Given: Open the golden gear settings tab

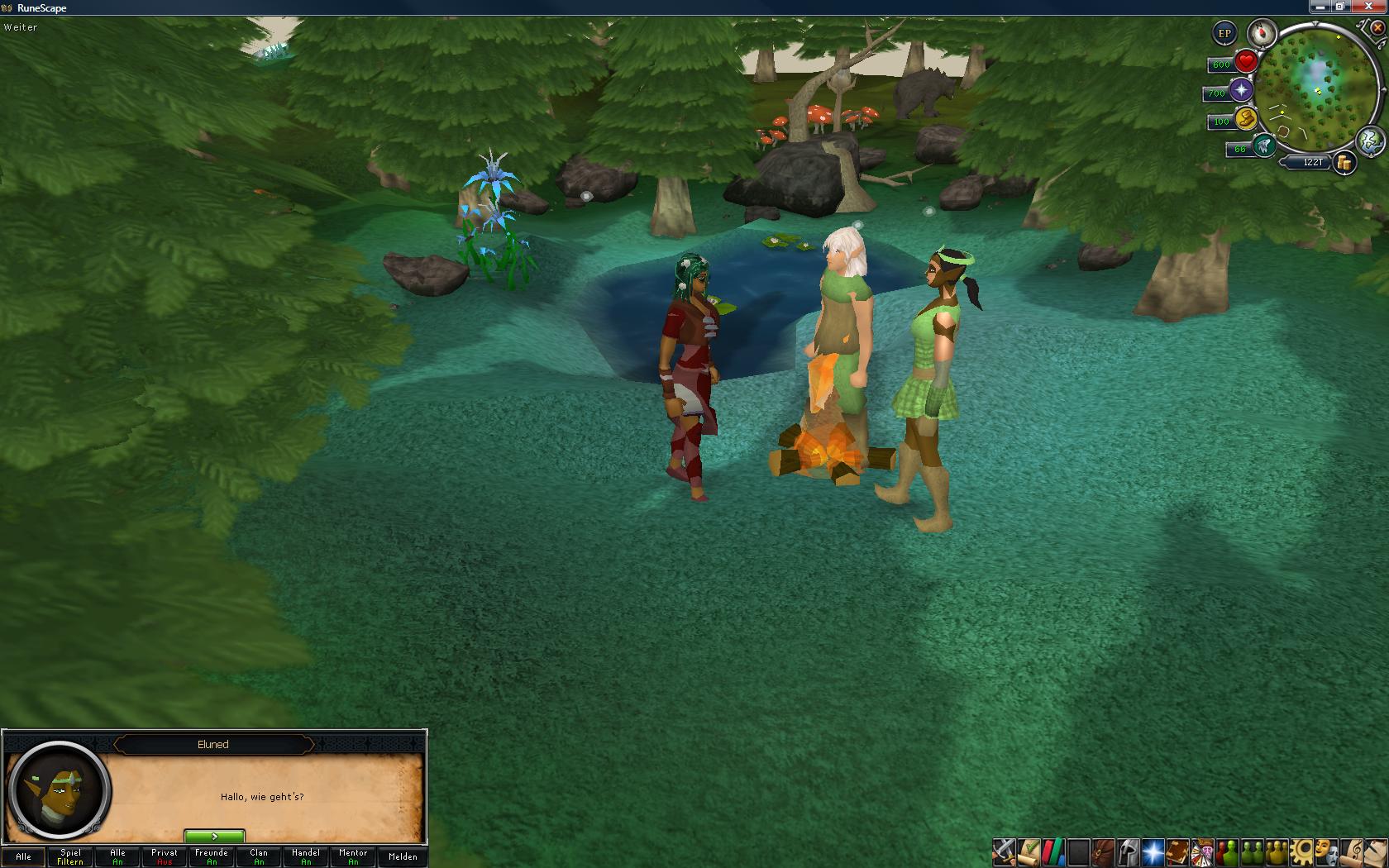Looking at the screenshot, I should 1302,851.
